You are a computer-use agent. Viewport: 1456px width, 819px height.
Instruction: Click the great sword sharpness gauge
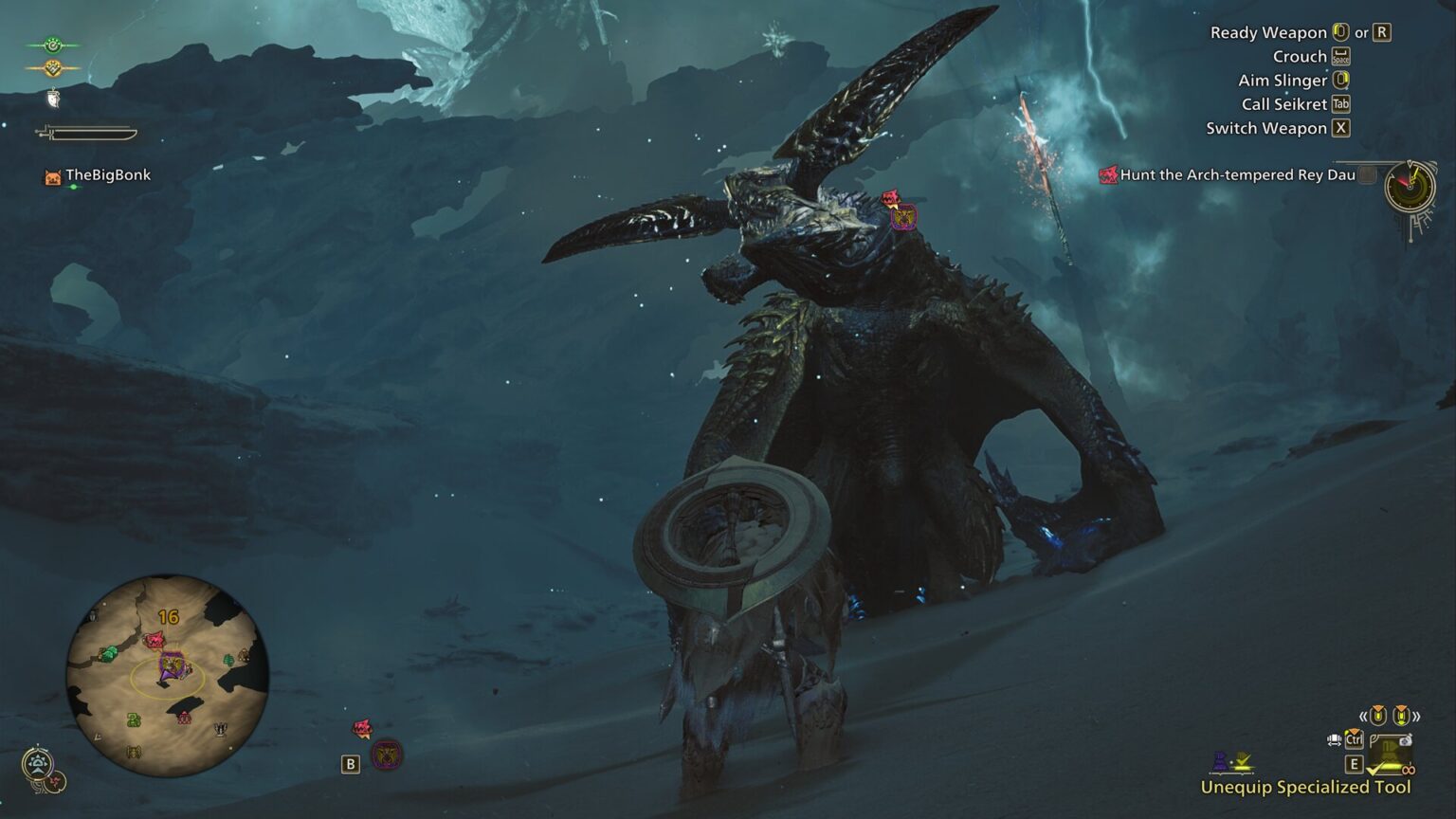[90, 134]
